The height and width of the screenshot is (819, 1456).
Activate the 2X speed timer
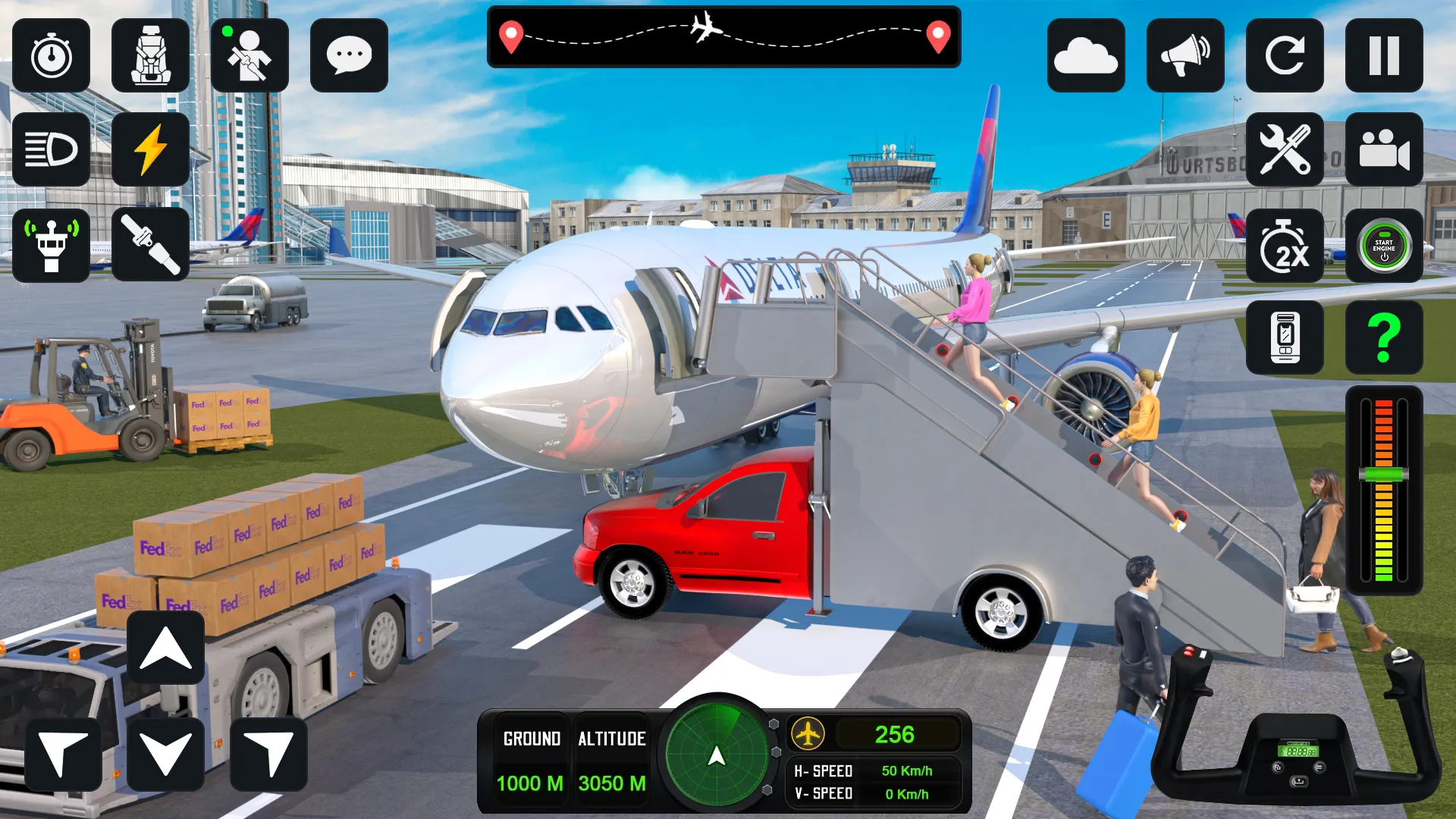tap(1285, 246)
